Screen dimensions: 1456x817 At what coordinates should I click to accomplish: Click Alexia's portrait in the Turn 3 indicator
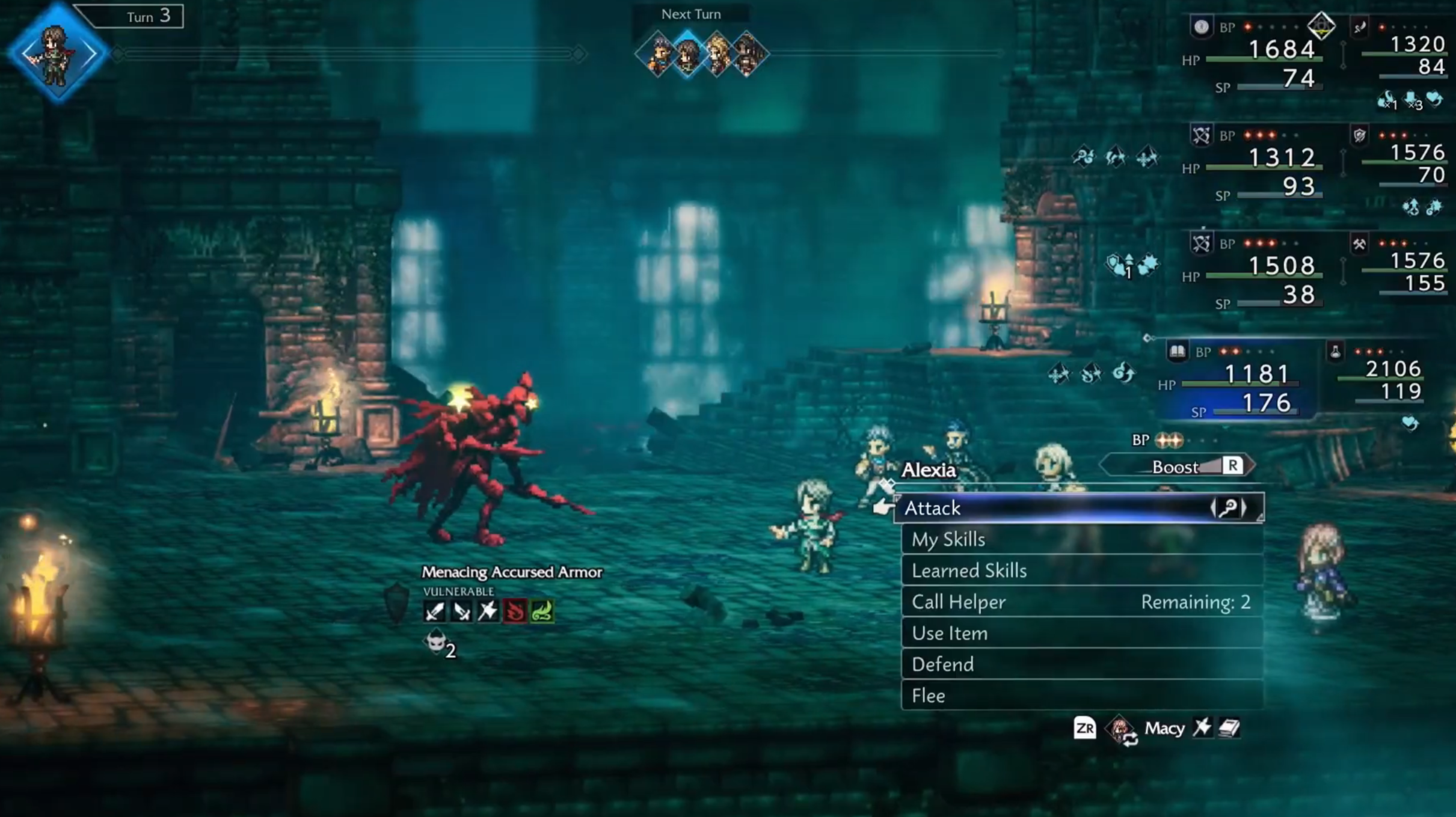56,53
